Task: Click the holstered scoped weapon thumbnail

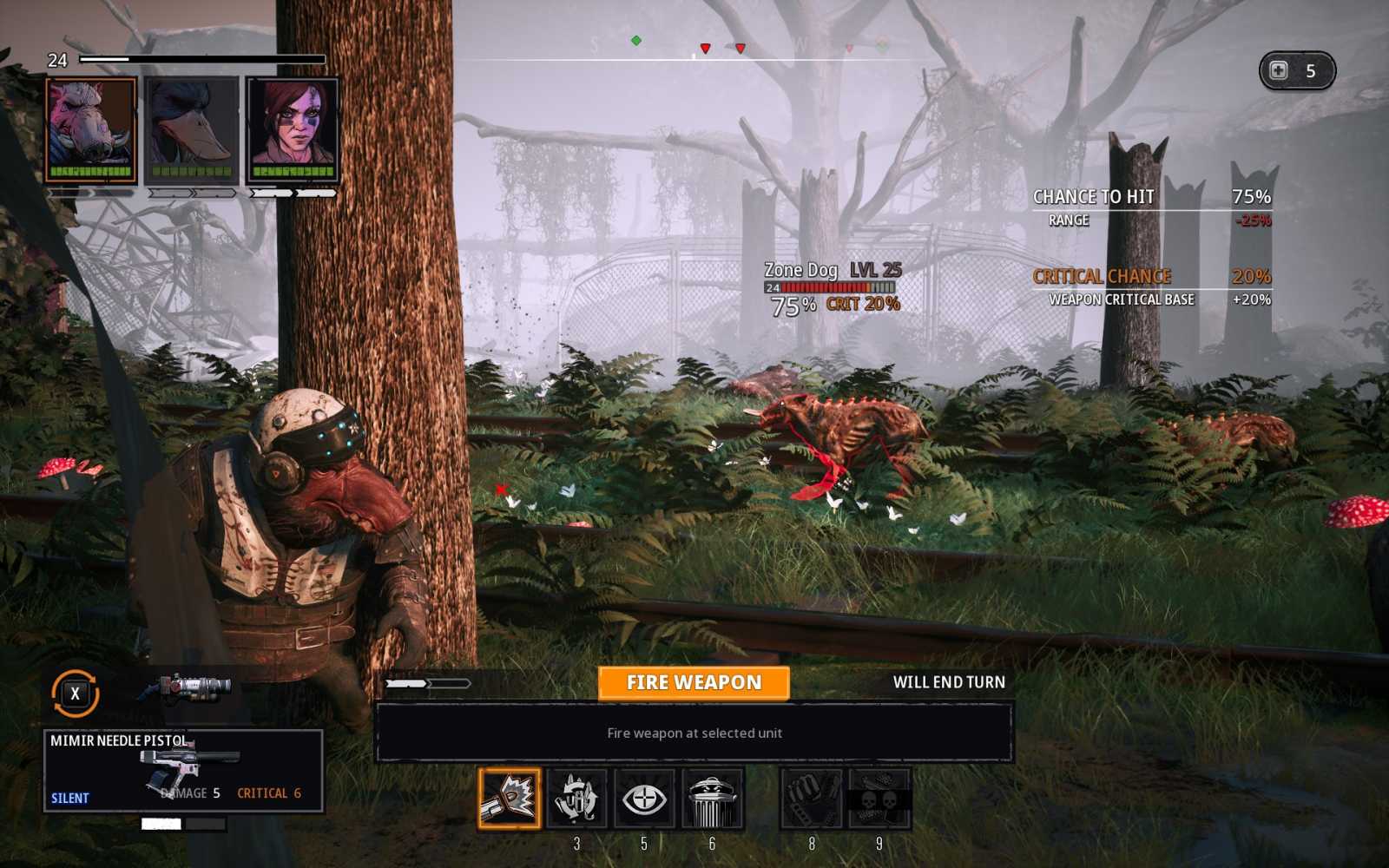Action: pyautogui.click(x=187, y=687)
